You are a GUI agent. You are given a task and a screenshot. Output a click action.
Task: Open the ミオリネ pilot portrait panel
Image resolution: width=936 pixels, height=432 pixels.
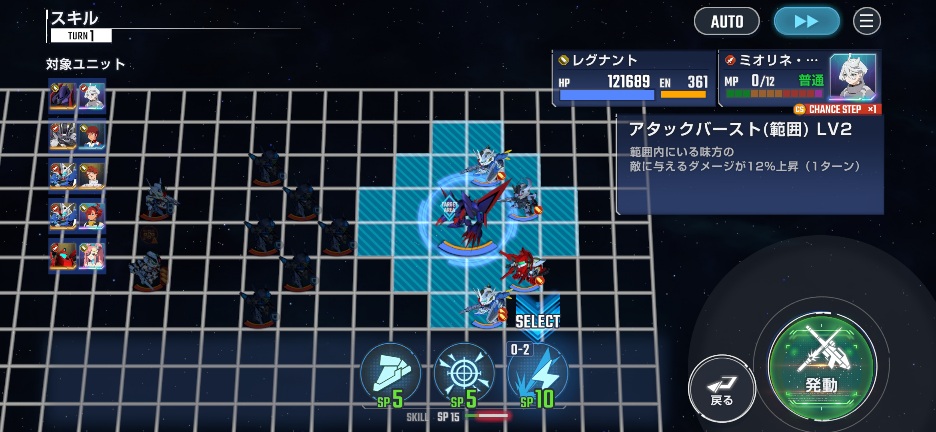pyautogui.click(x=852, y=76)
